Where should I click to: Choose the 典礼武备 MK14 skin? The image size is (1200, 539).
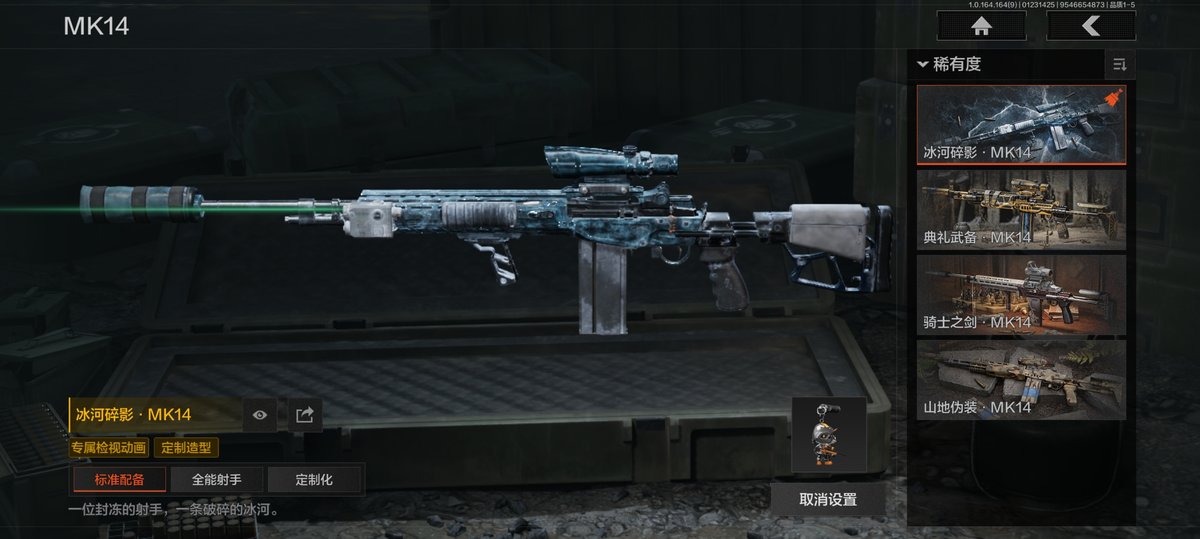pos(1021,210)
